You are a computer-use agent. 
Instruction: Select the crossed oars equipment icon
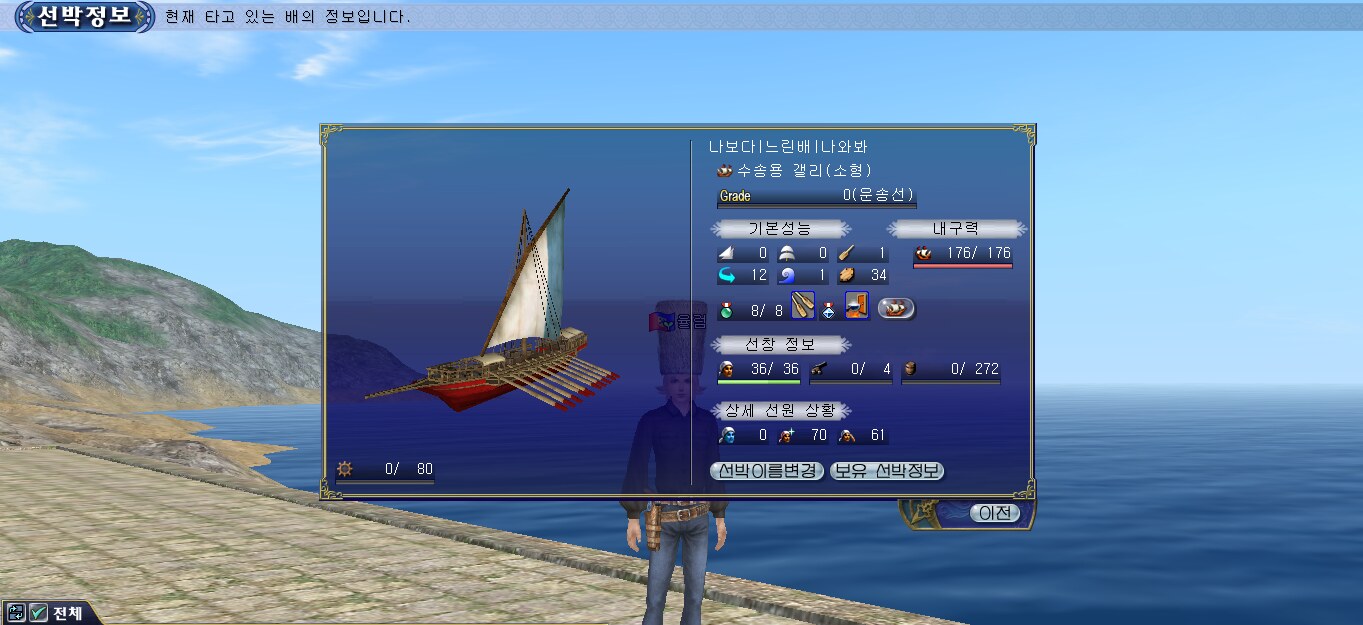coord(803,306)
